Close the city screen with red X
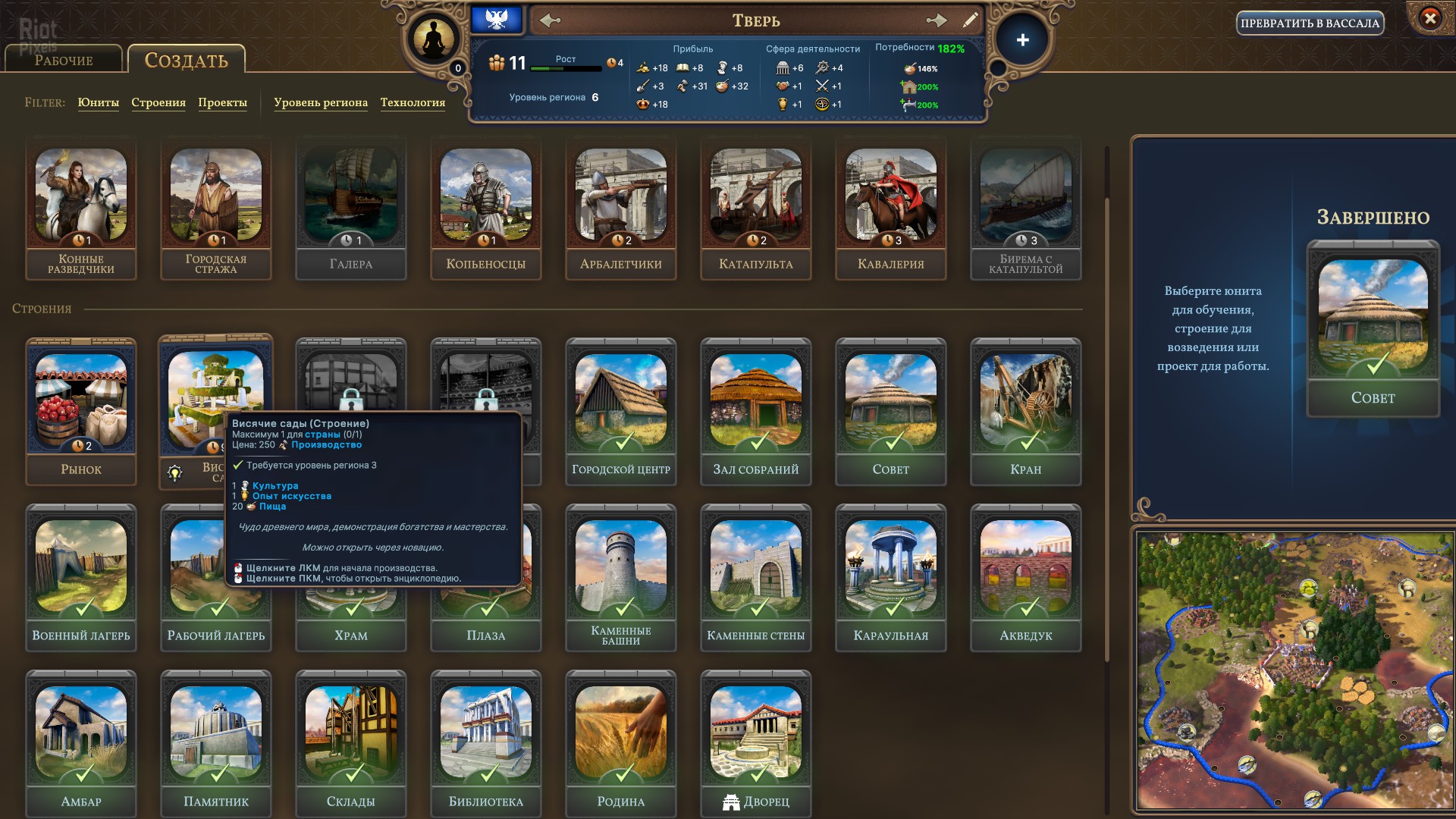The height and width of the screenshot is (819, 1456). [1429, 18]
